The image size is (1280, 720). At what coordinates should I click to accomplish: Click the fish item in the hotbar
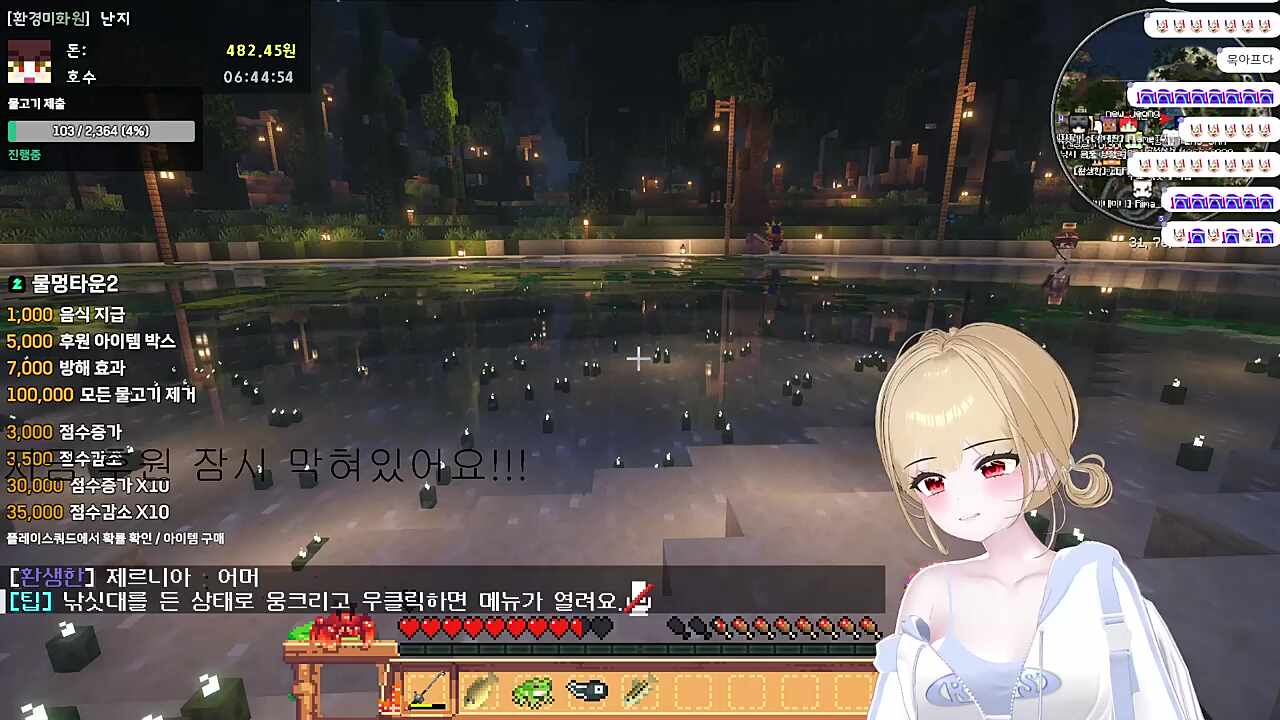click(481, 690)
